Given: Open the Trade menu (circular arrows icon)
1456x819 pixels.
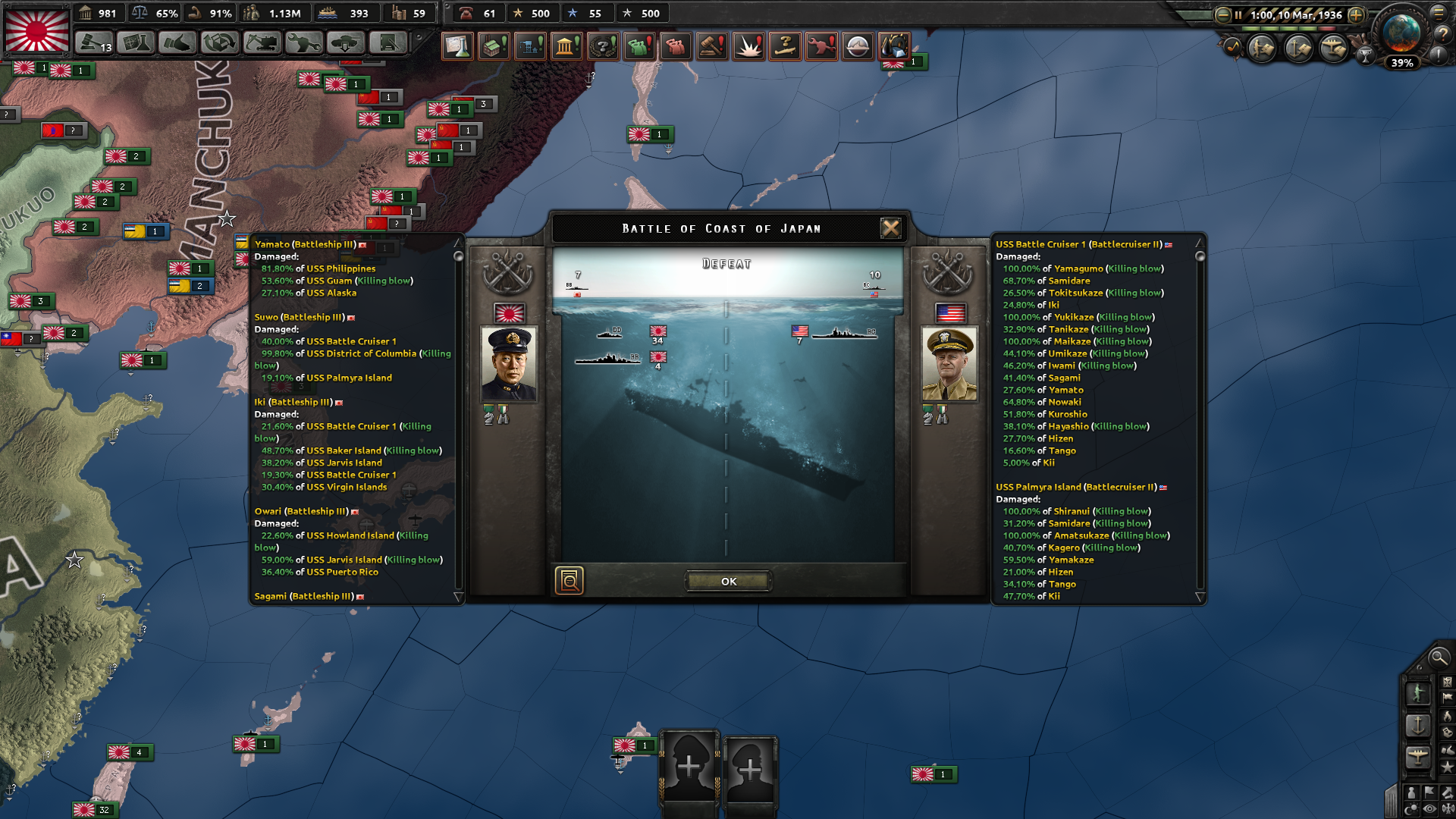Looking at the screenshot, I should (x=220, y=44).
